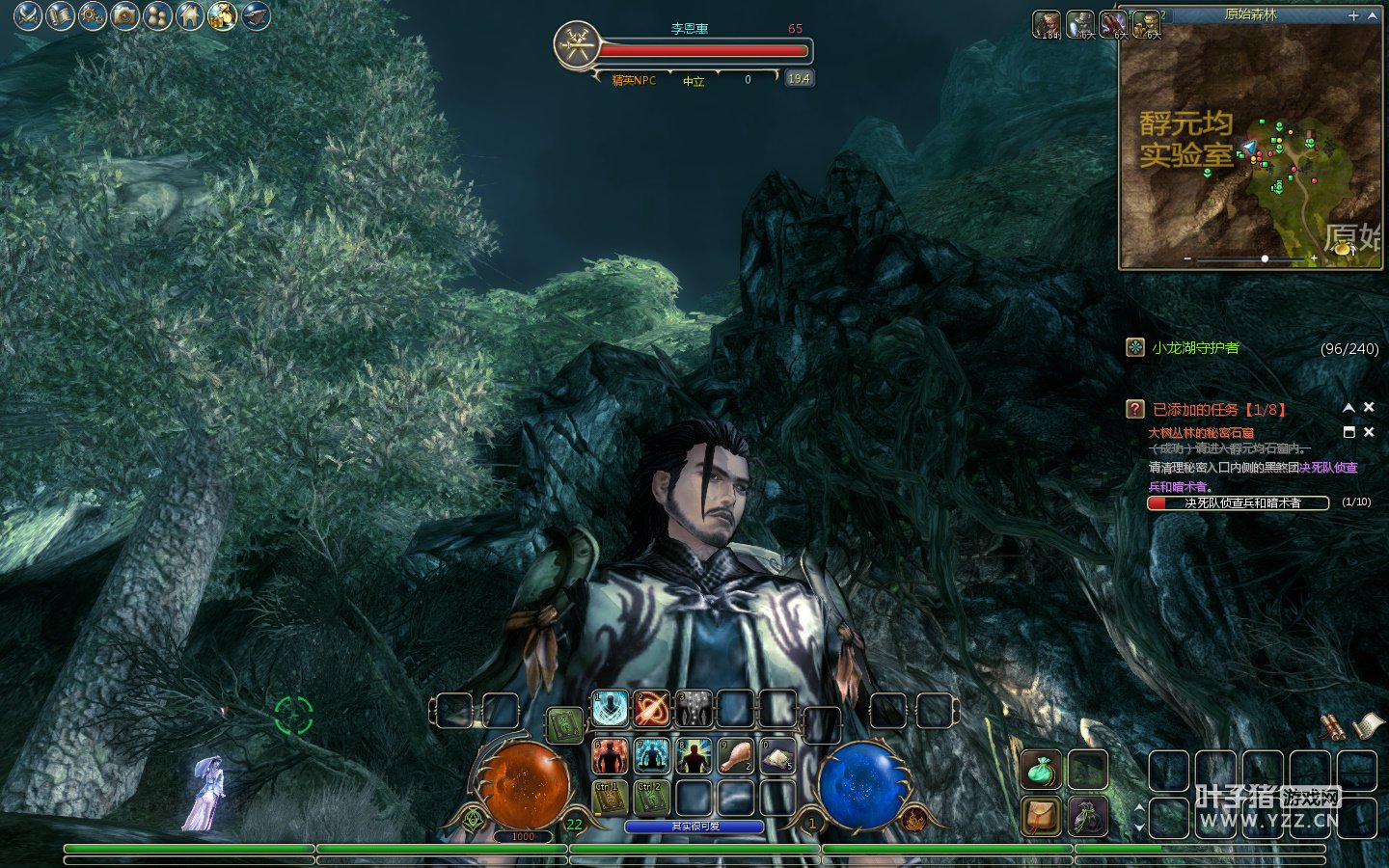Close the added quests tracker panel
The height and width of the screenshot is (868, 1389).
pyautogui.click(x=1368, y=408)
